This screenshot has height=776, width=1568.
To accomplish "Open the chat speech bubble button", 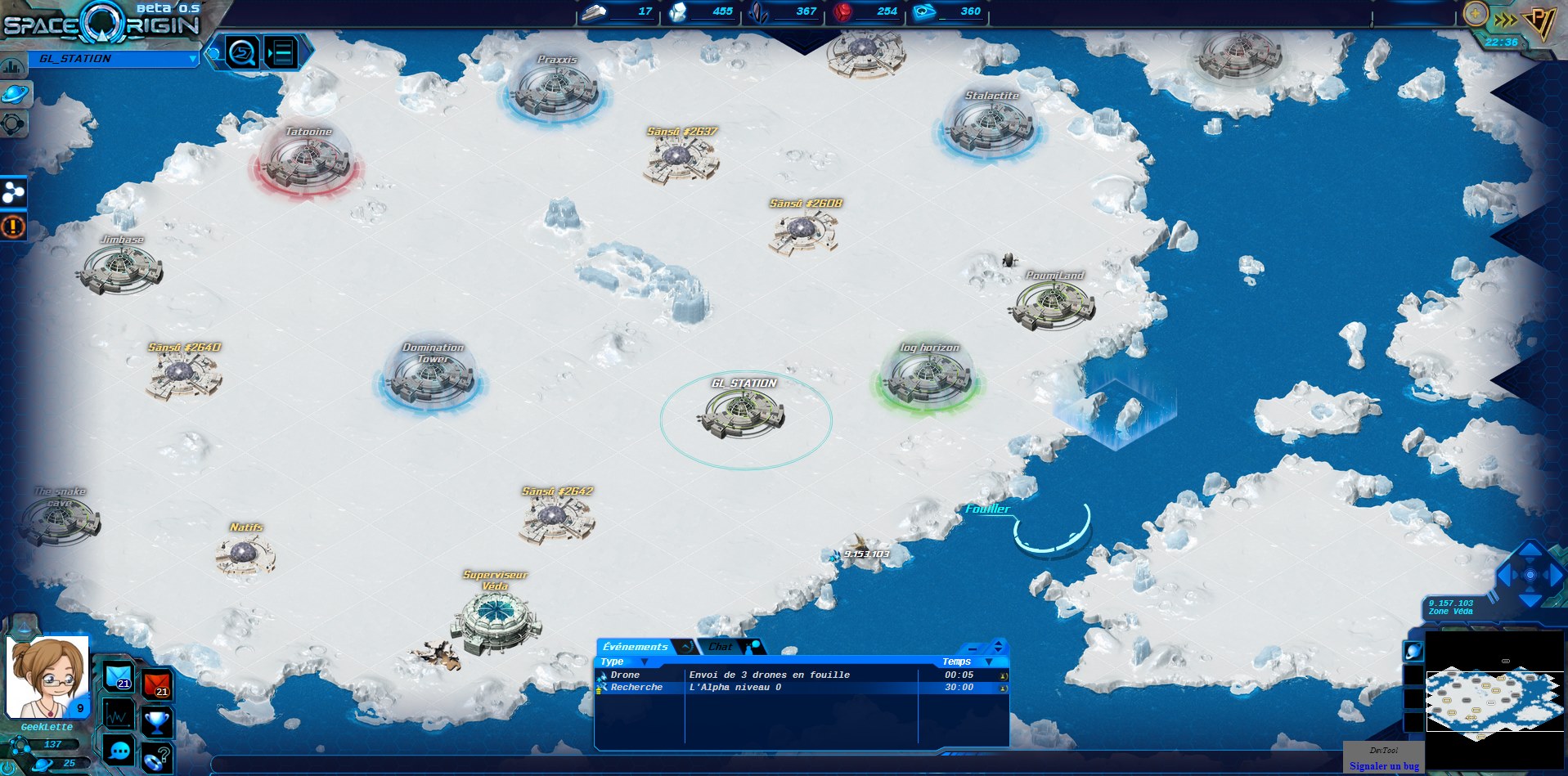I will click(119, 750).
